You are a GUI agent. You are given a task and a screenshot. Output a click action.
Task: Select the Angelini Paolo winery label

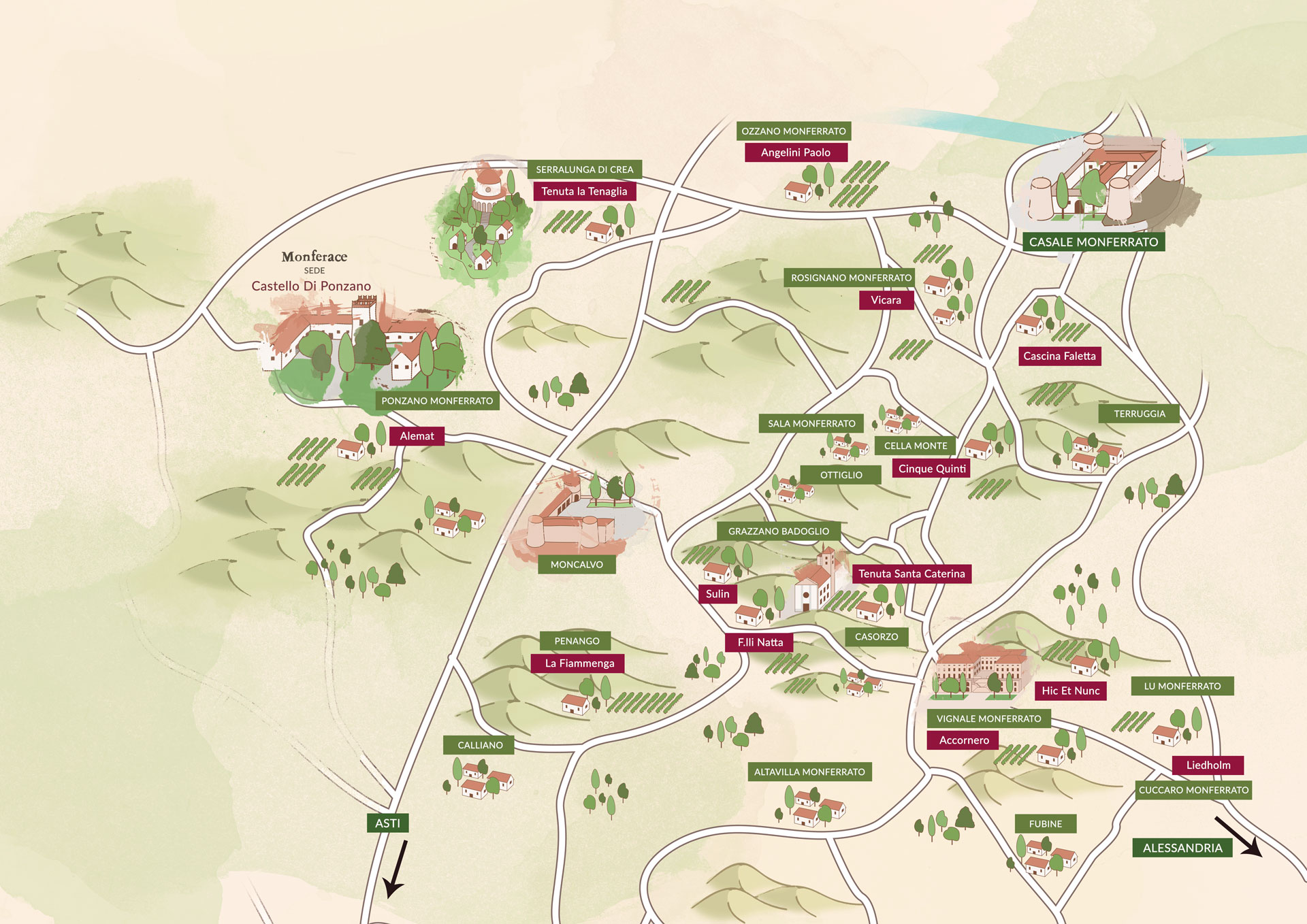pyautogui.click(x=795, y=152)
